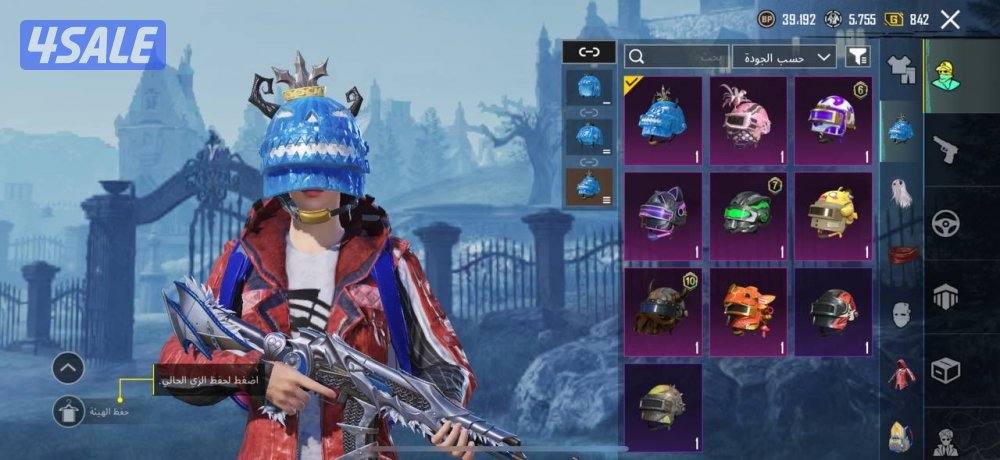Toggle the chain link button above helmet presets
1000x460 pixels.
click(x=588, y=52)
